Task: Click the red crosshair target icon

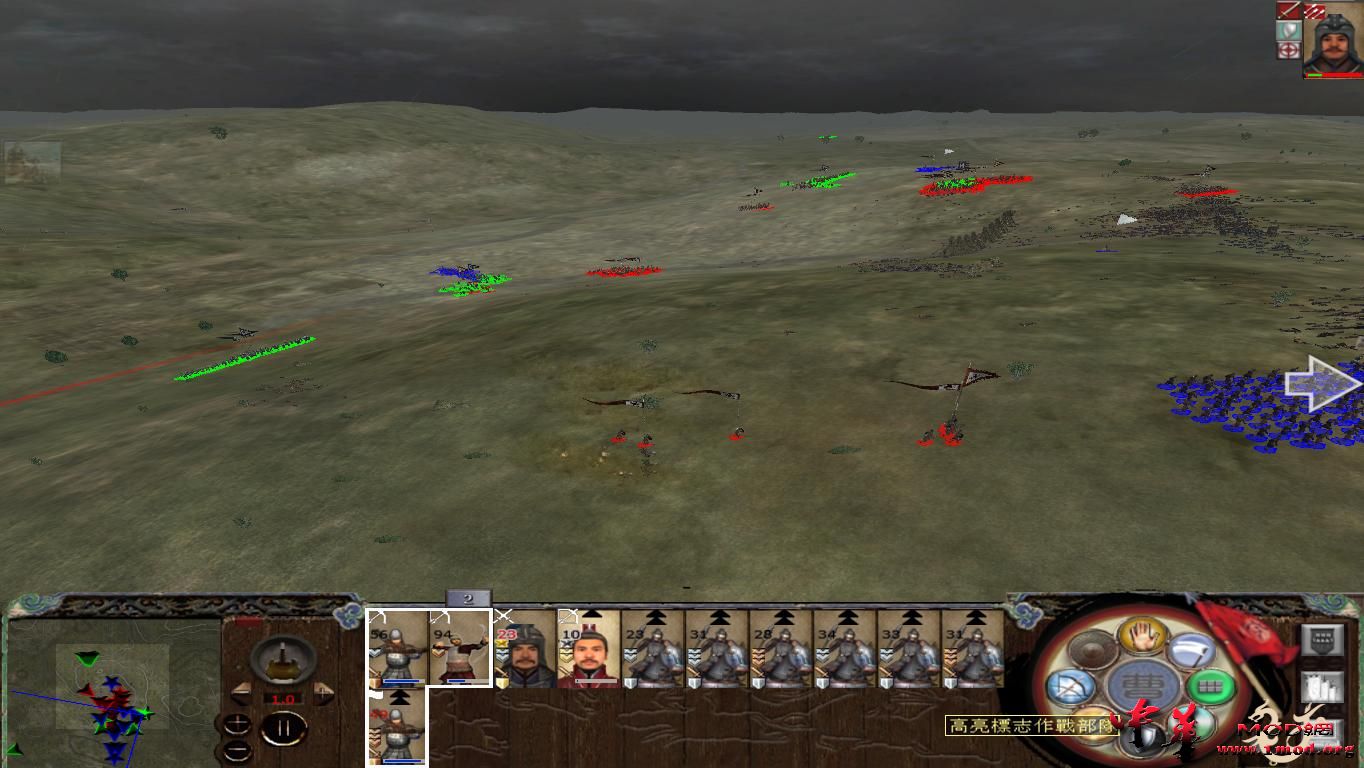Action: tap(1287, 47)
